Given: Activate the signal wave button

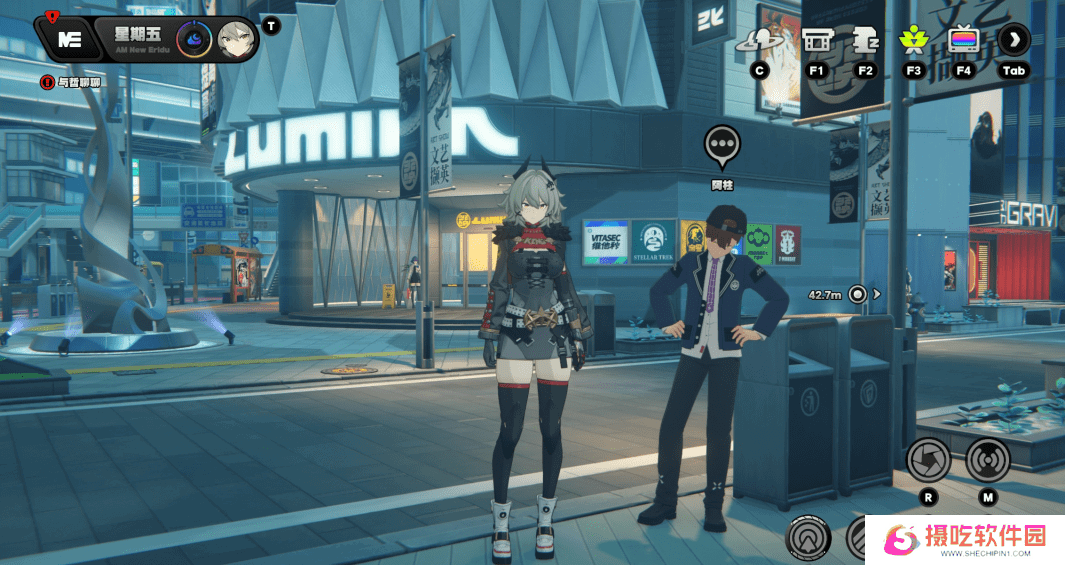Looking at the screenshot, I should click(987, 460).
